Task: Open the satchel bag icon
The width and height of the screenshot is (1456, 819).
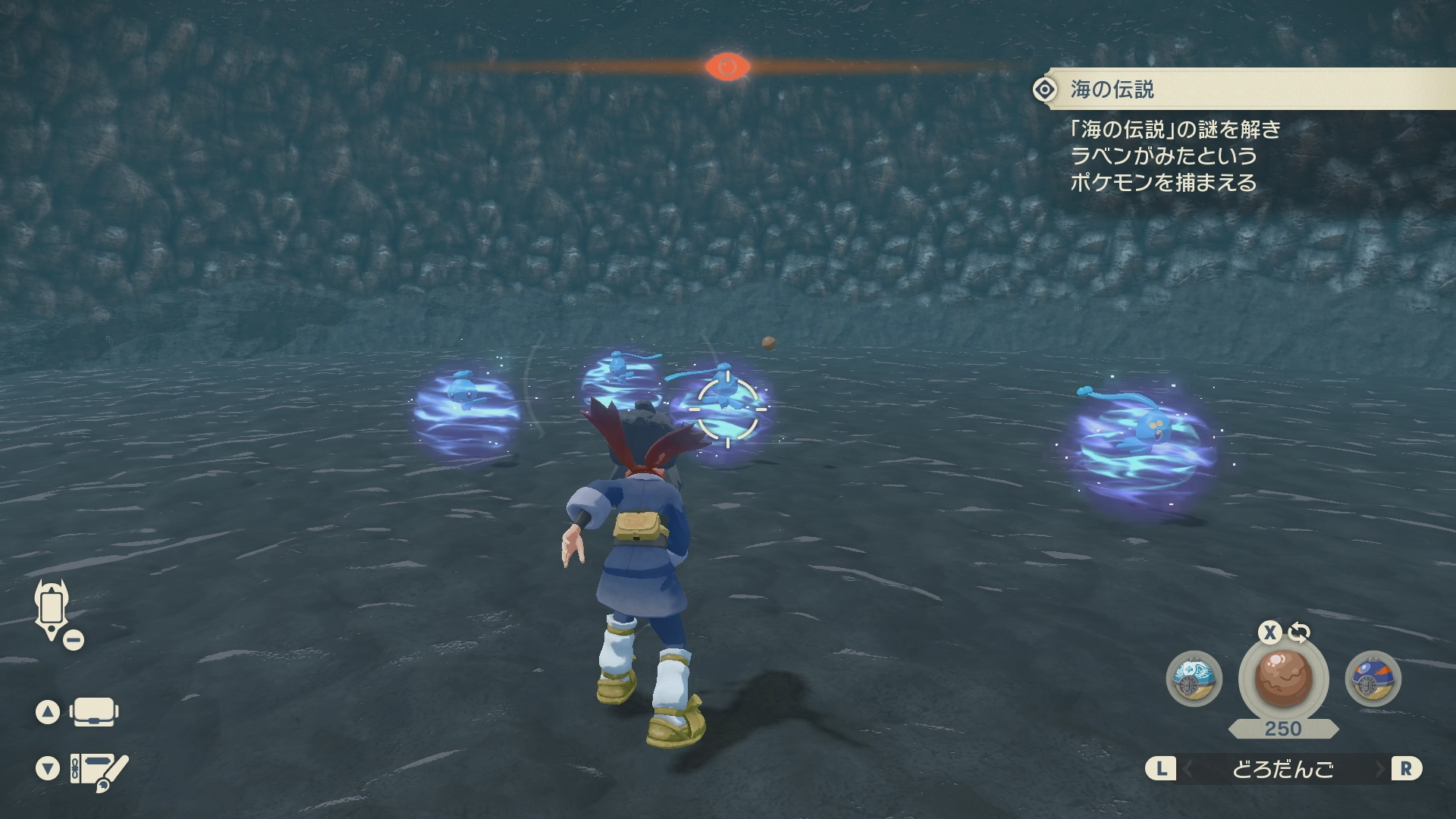Action: pyautogui.click(x=94, y=712)
